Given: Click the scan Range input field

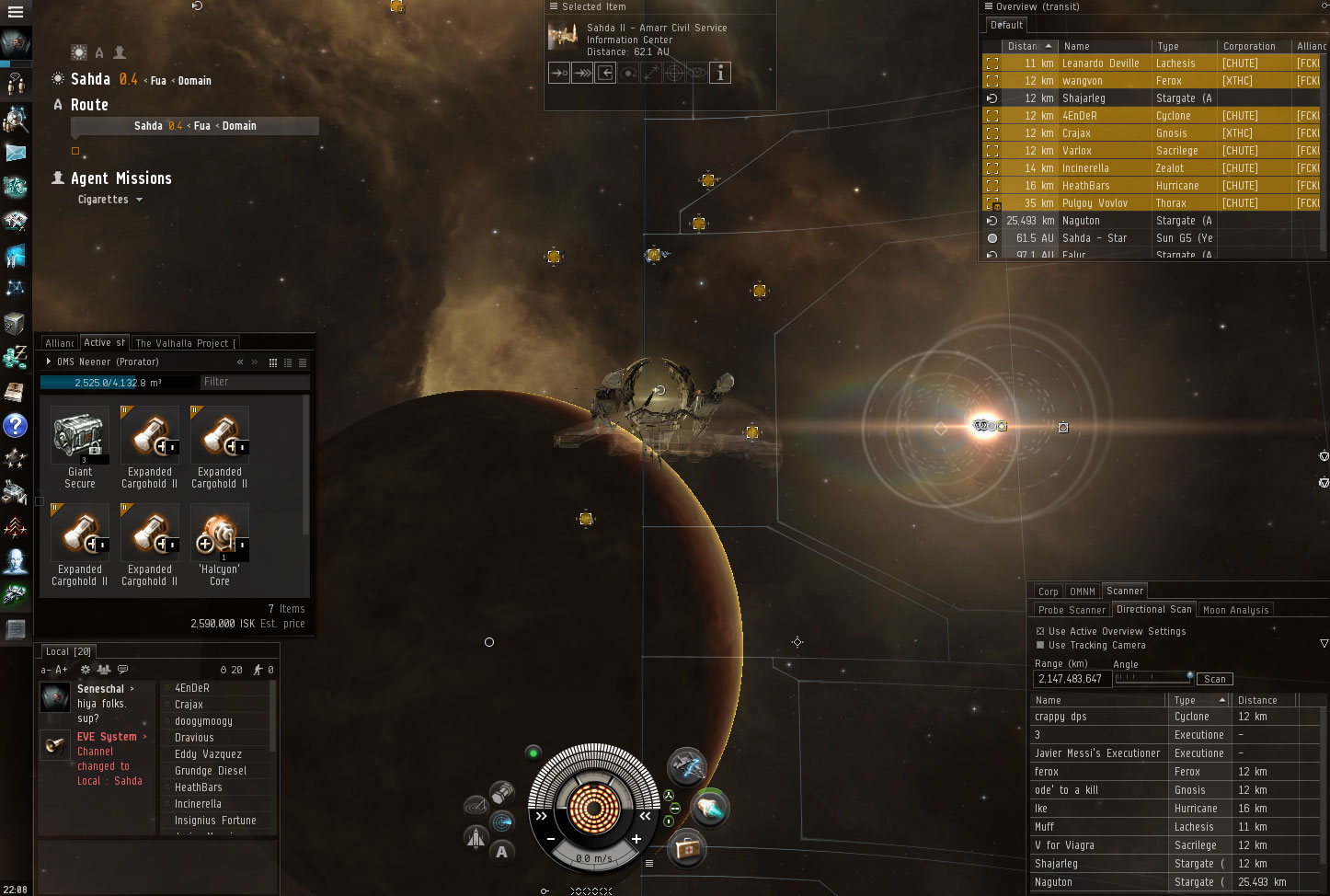Looking at the screenshot, I should (1072, 679).
